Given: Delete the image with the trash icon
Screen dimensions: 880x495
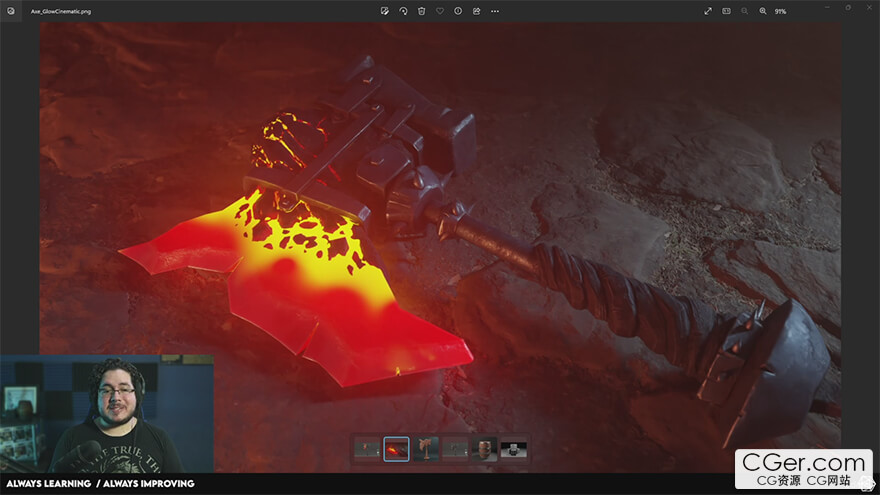Looking at the screenshot, I should [421, 11].
